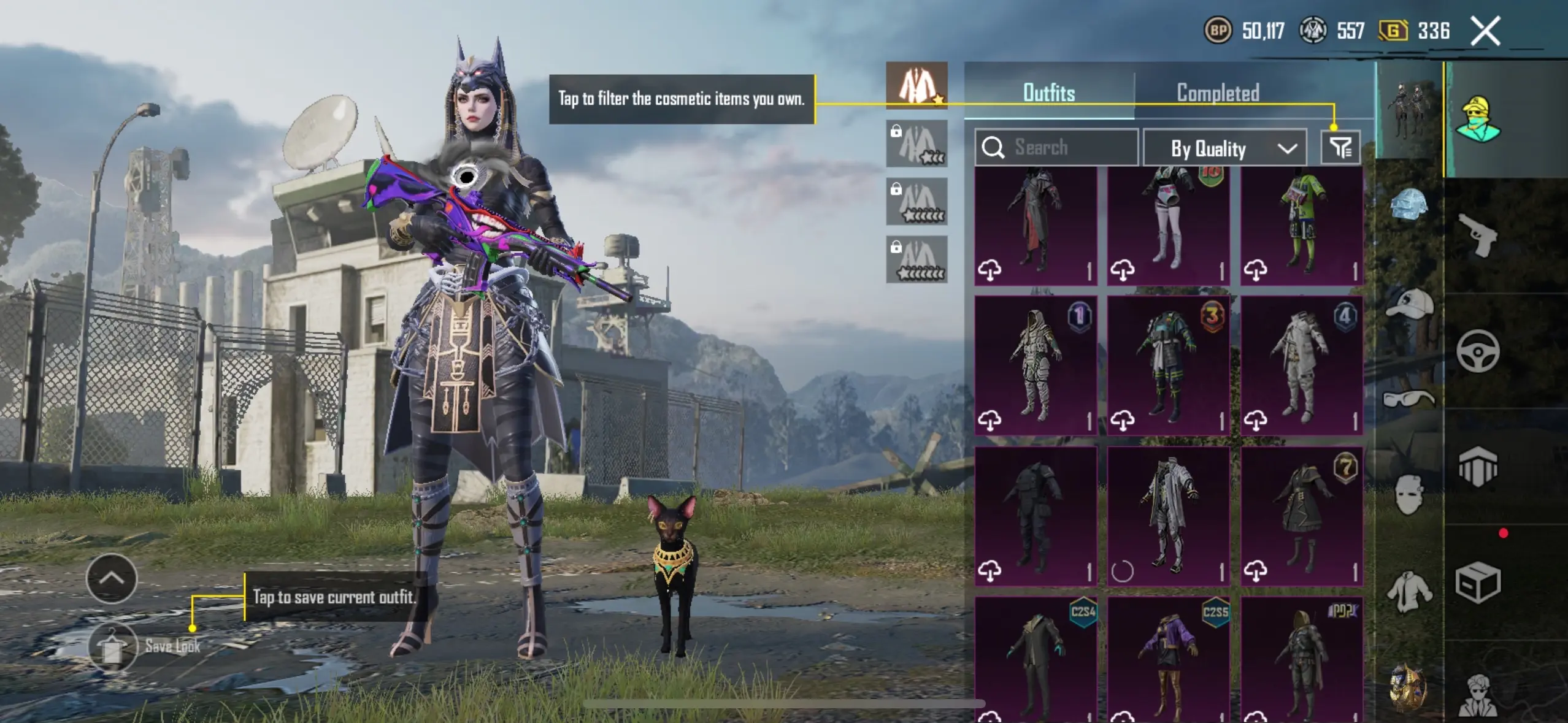This screenshot has height=723, width=1568.
Task: Click the outfit Search field
Action: tap(1056, 148)
